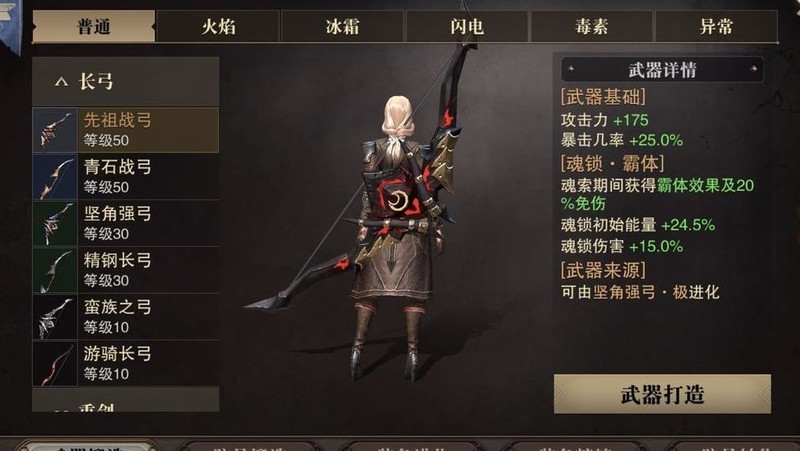Switch to the 普通 element tab
This screenshot has height=451, width=800.
(94, 27)
